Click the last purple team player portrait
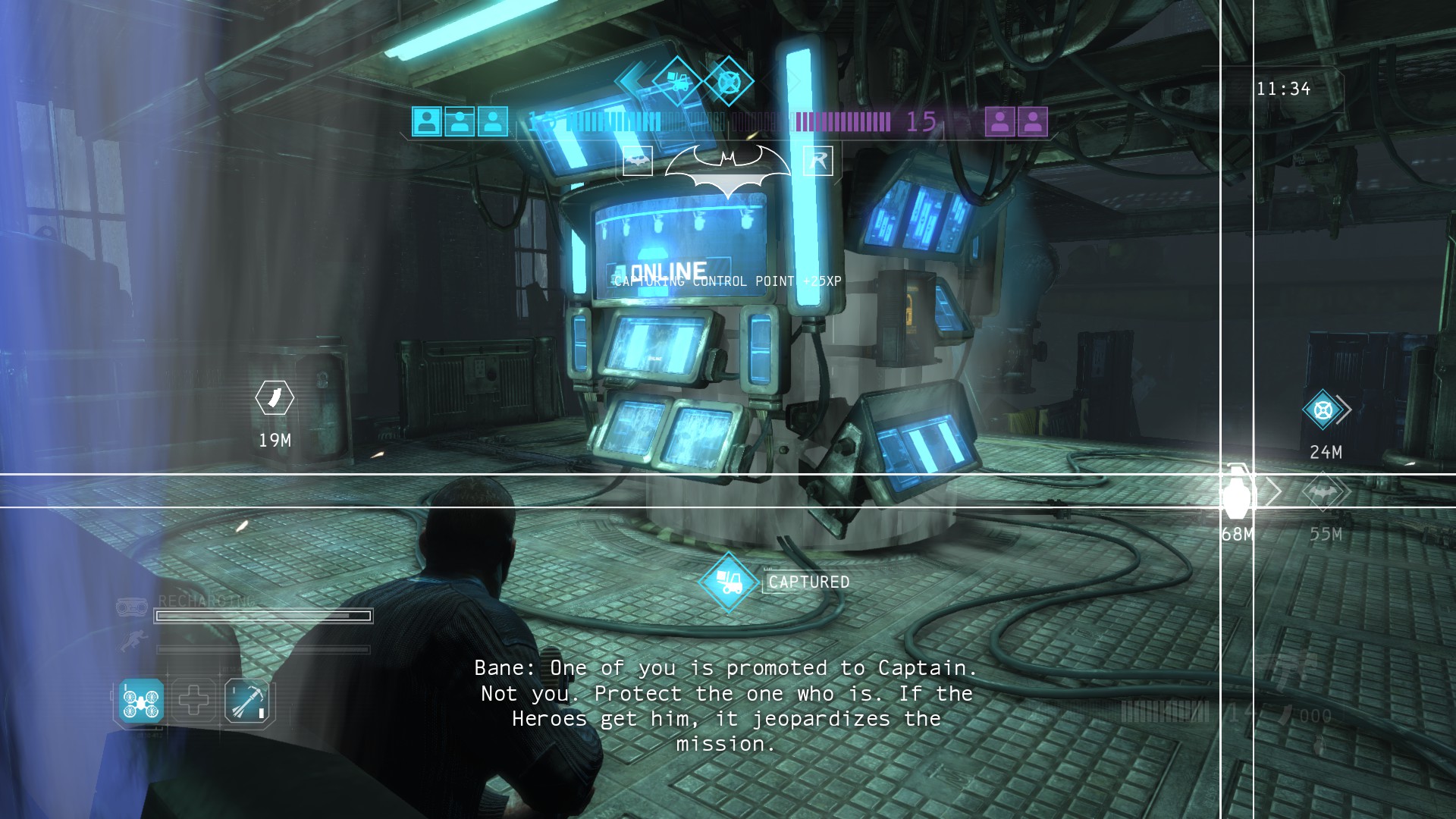The image size is (1456, 819). click(x=1033, y=121)
